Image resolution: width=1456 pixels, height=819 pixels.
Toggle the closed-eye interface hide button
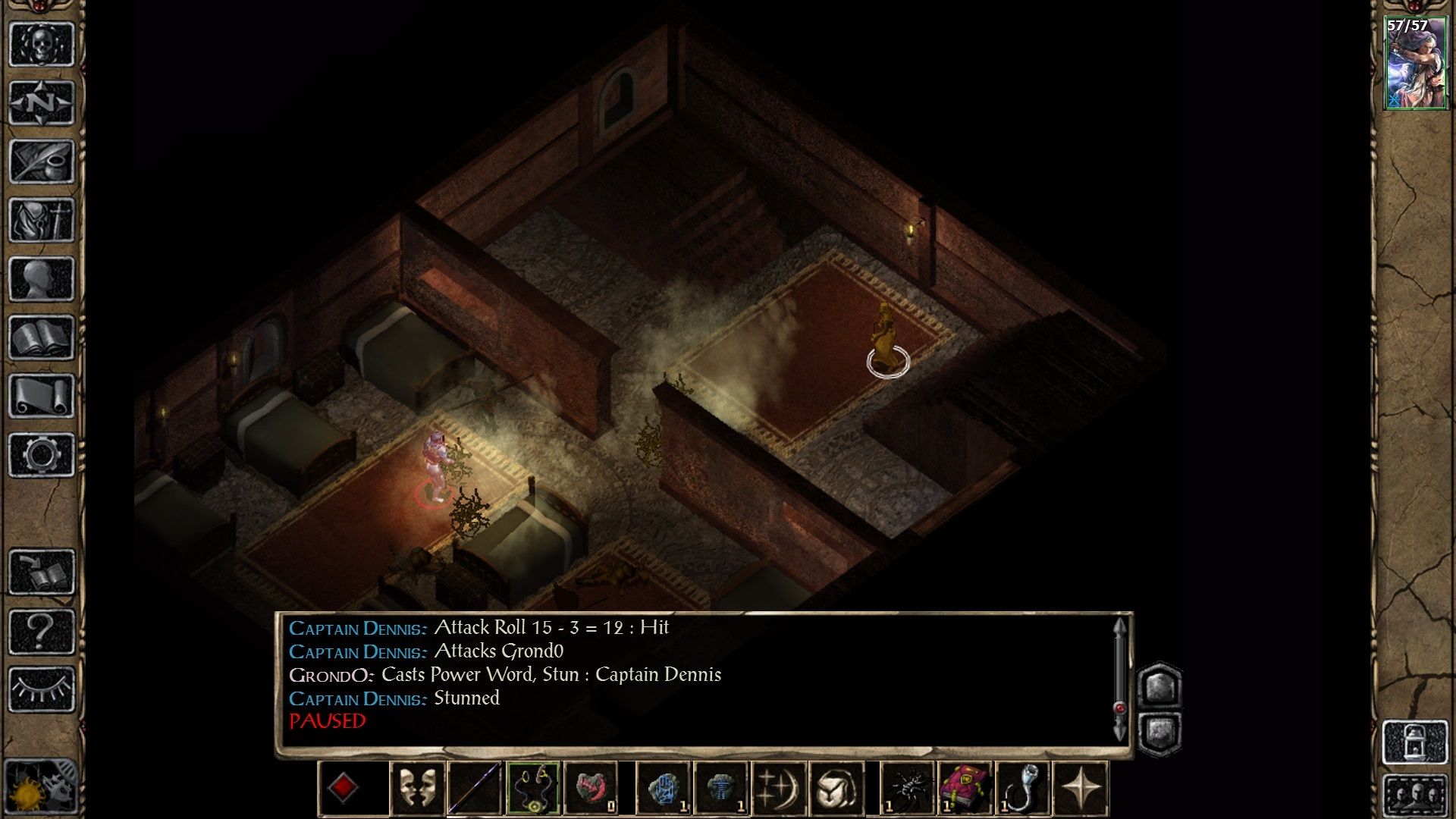click(42, 689)
